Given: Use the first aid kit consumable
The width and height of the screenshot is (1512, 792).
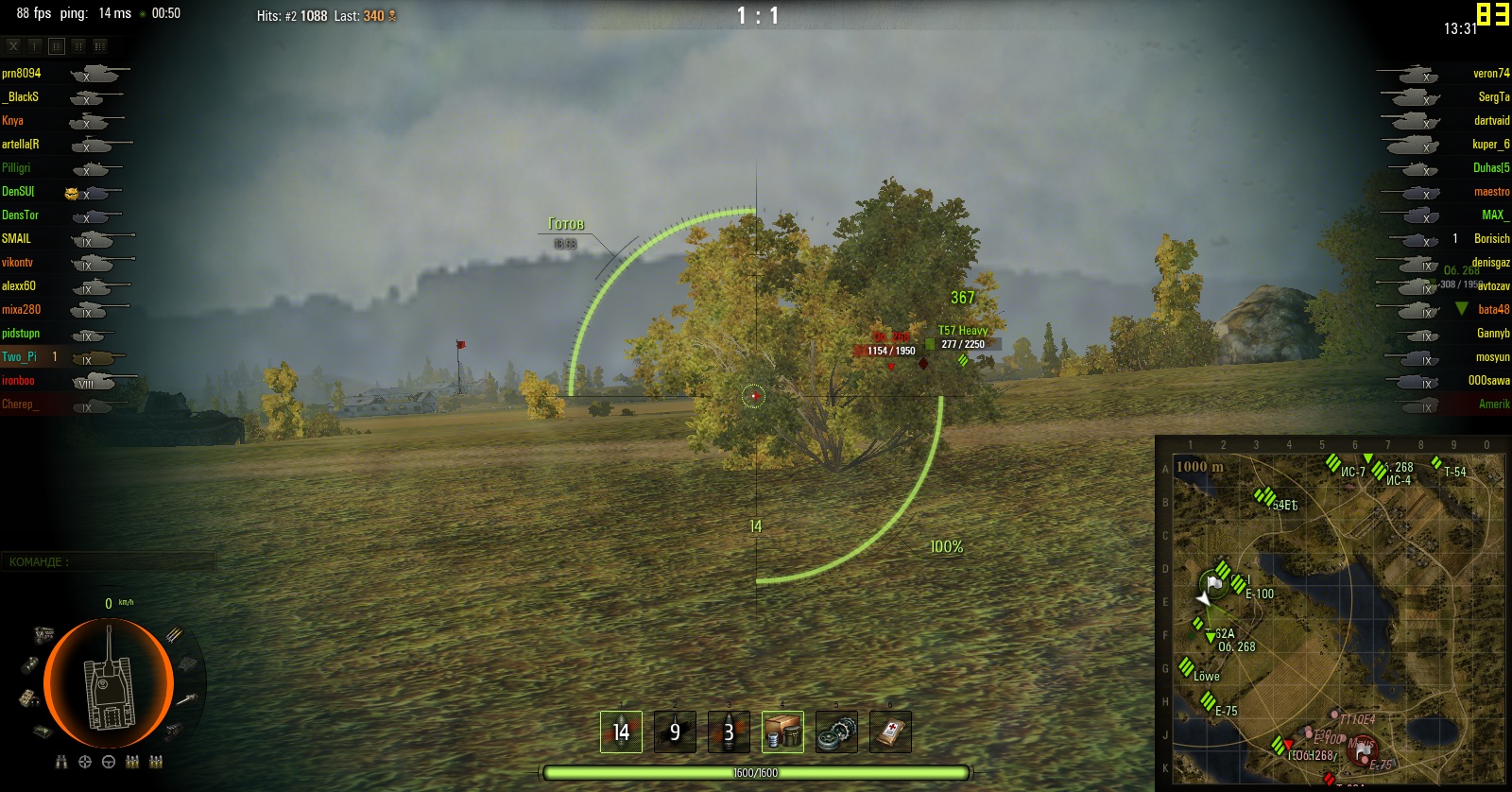Looking at the screenshot, I should [890, 732].
